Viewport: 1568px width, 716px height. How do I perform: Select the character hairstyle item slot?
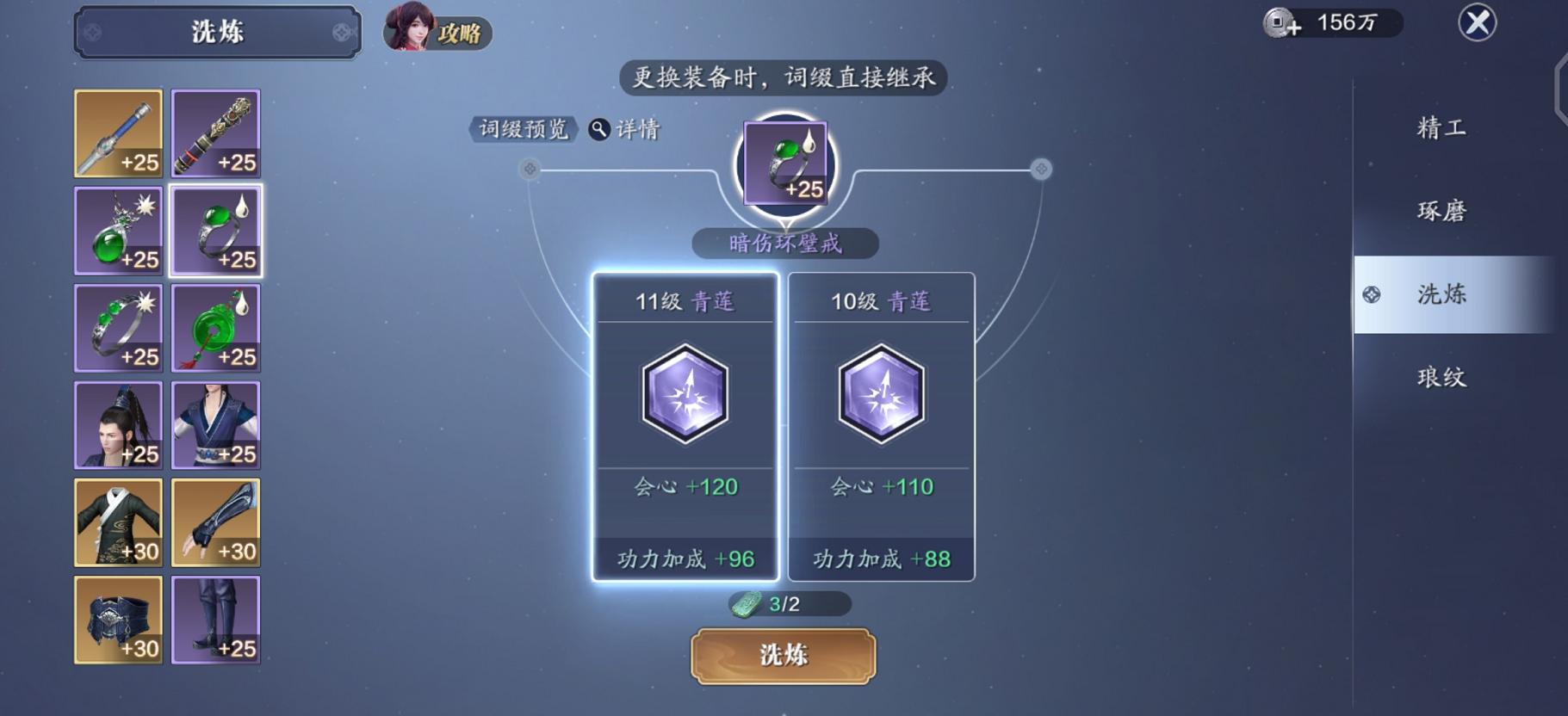pyautogui.click(x=118, y=425)
